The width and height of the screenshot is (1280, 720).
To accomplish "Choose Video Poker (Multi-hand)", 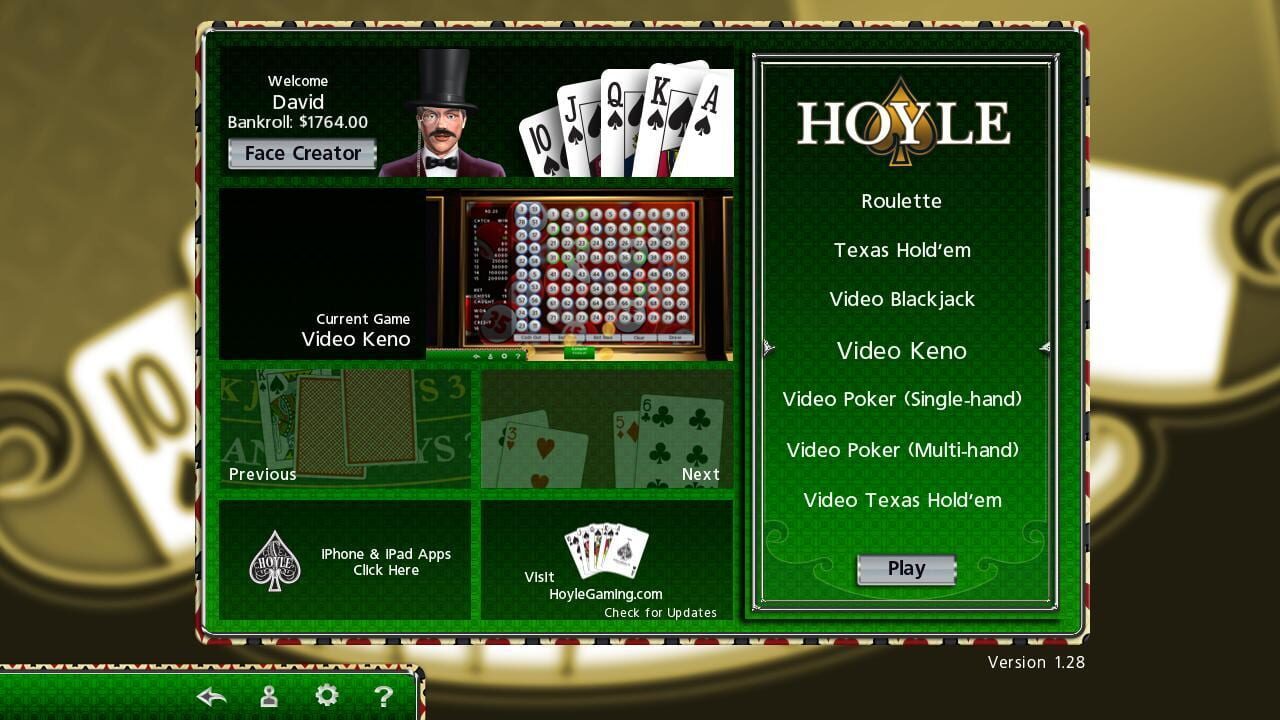I will 901,450.
